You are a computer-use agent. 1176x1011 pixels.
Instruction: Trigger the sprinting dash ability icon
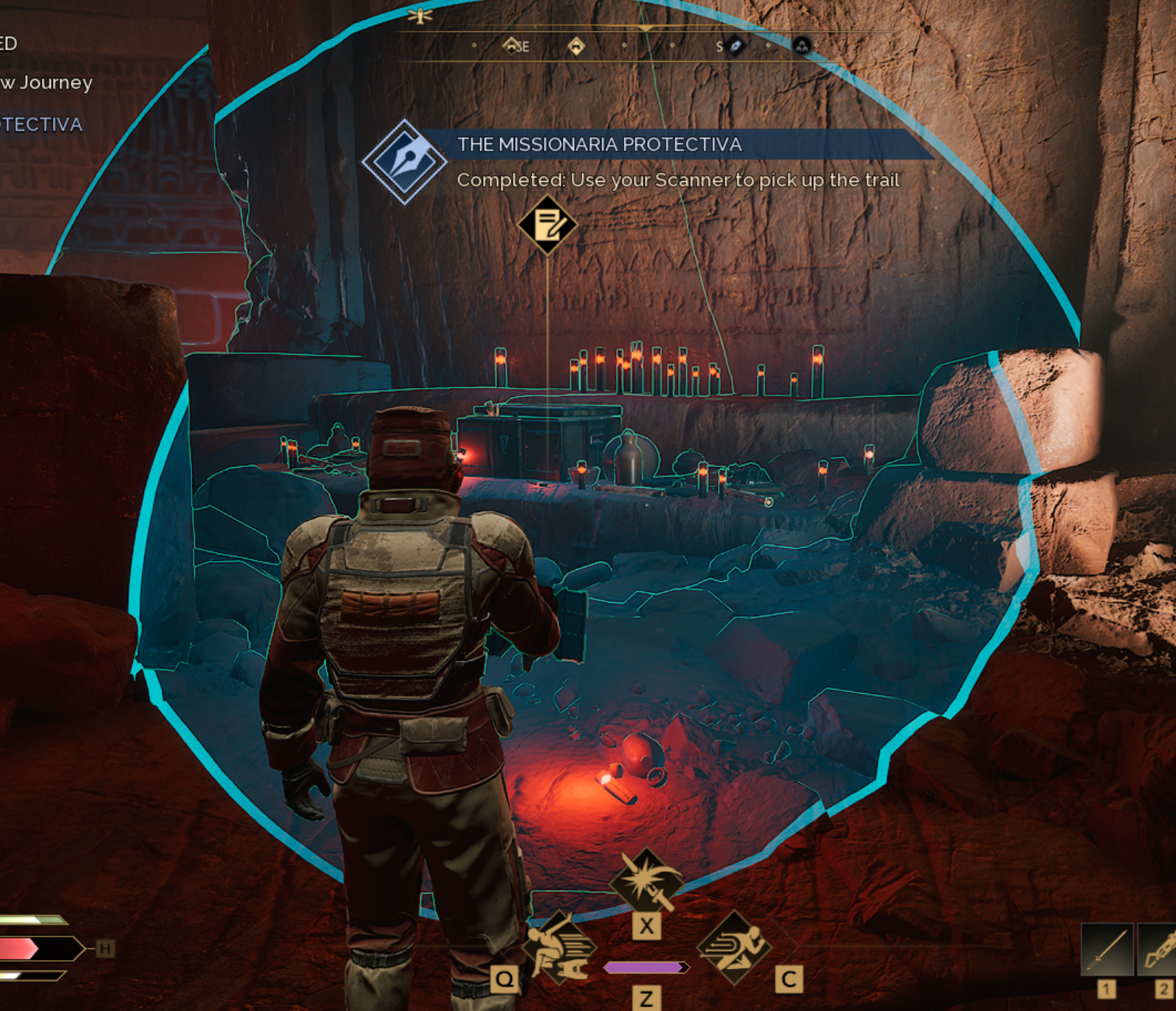[x=734, y=947]
